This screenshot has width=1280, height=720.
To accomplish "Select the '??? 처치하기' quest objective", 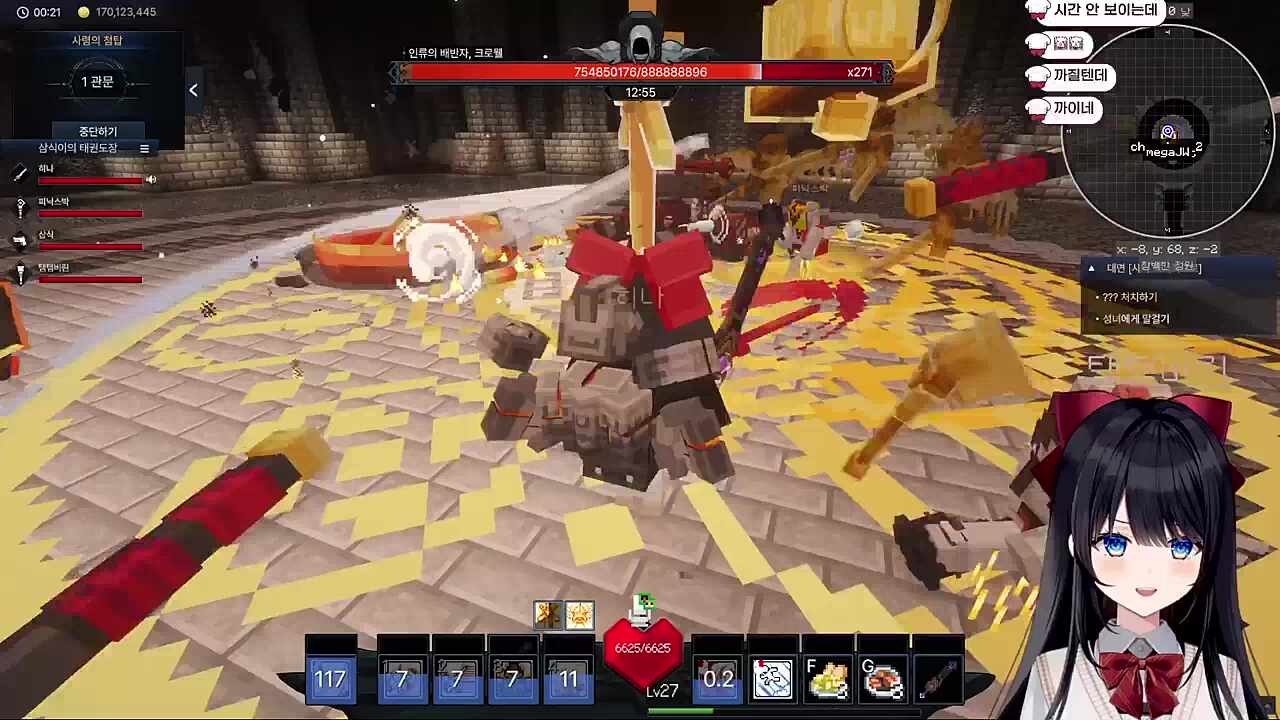I will click(1130, 297).
